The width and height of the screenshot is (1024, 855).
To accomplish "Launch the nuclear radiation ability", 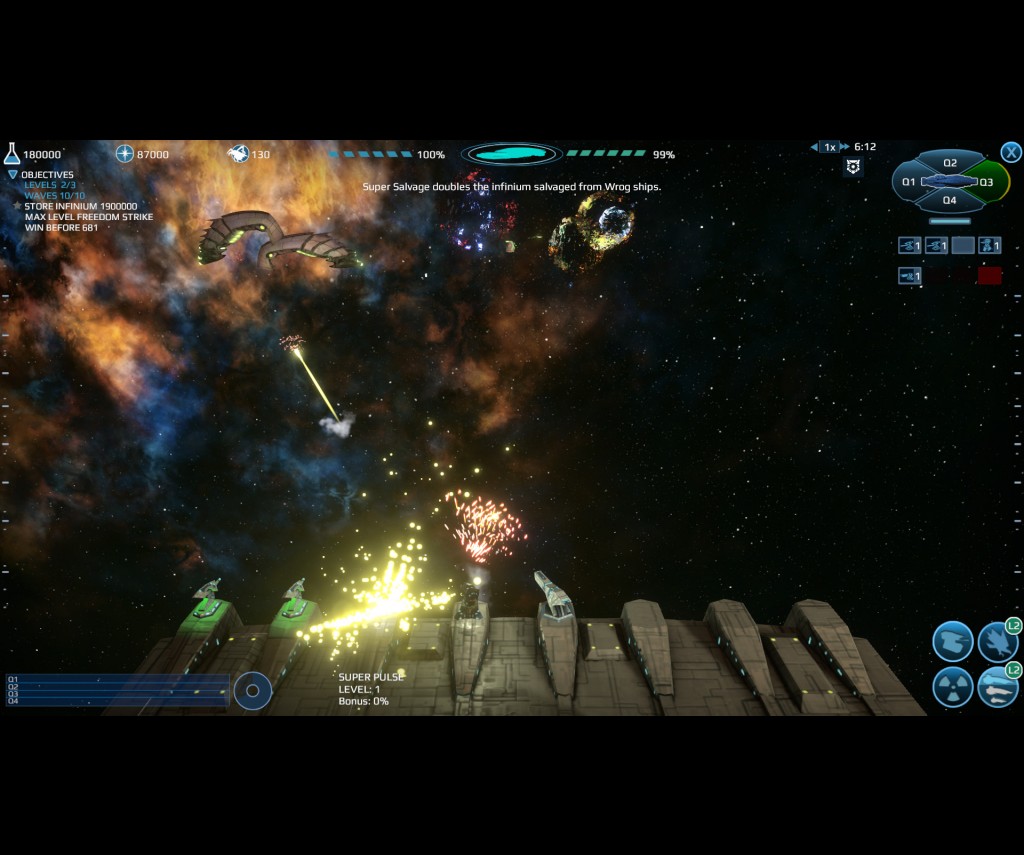I will [x=952, y=687].
